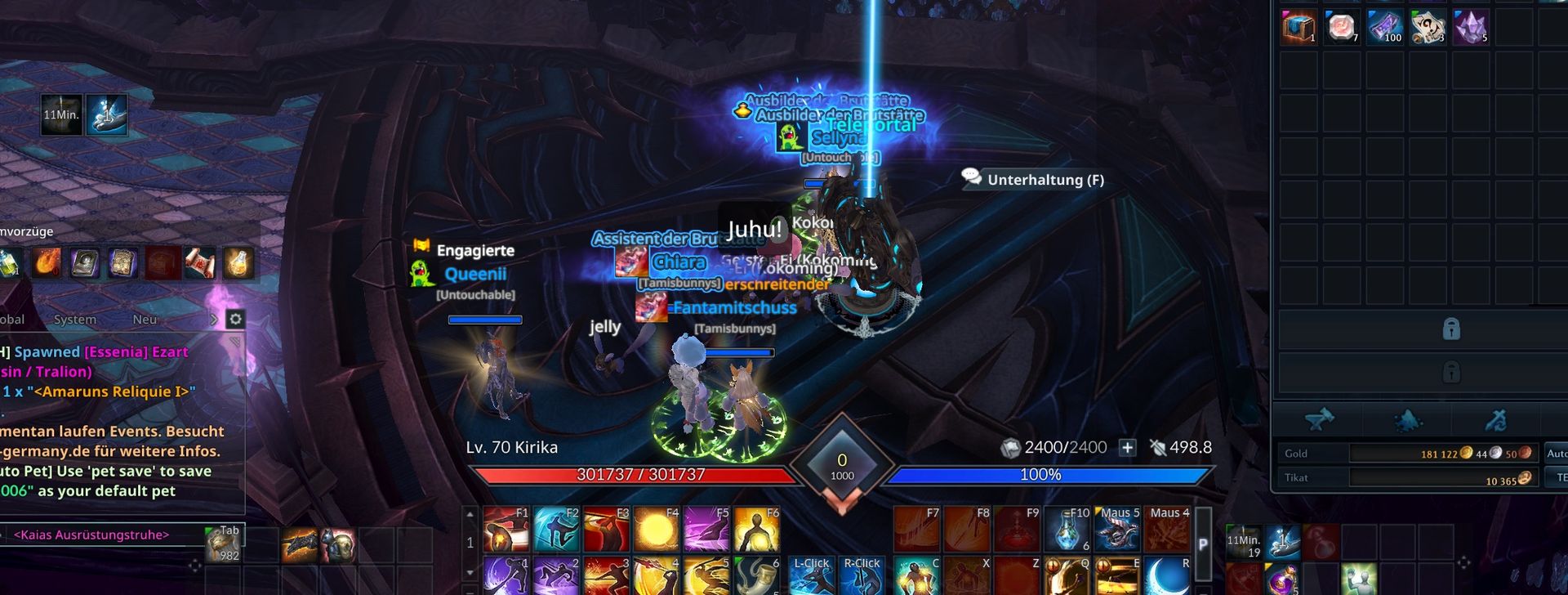This screenshot has height=595, width=1568.
Task: Switch to the Neu chat tab
Action: tap(145, 320)
